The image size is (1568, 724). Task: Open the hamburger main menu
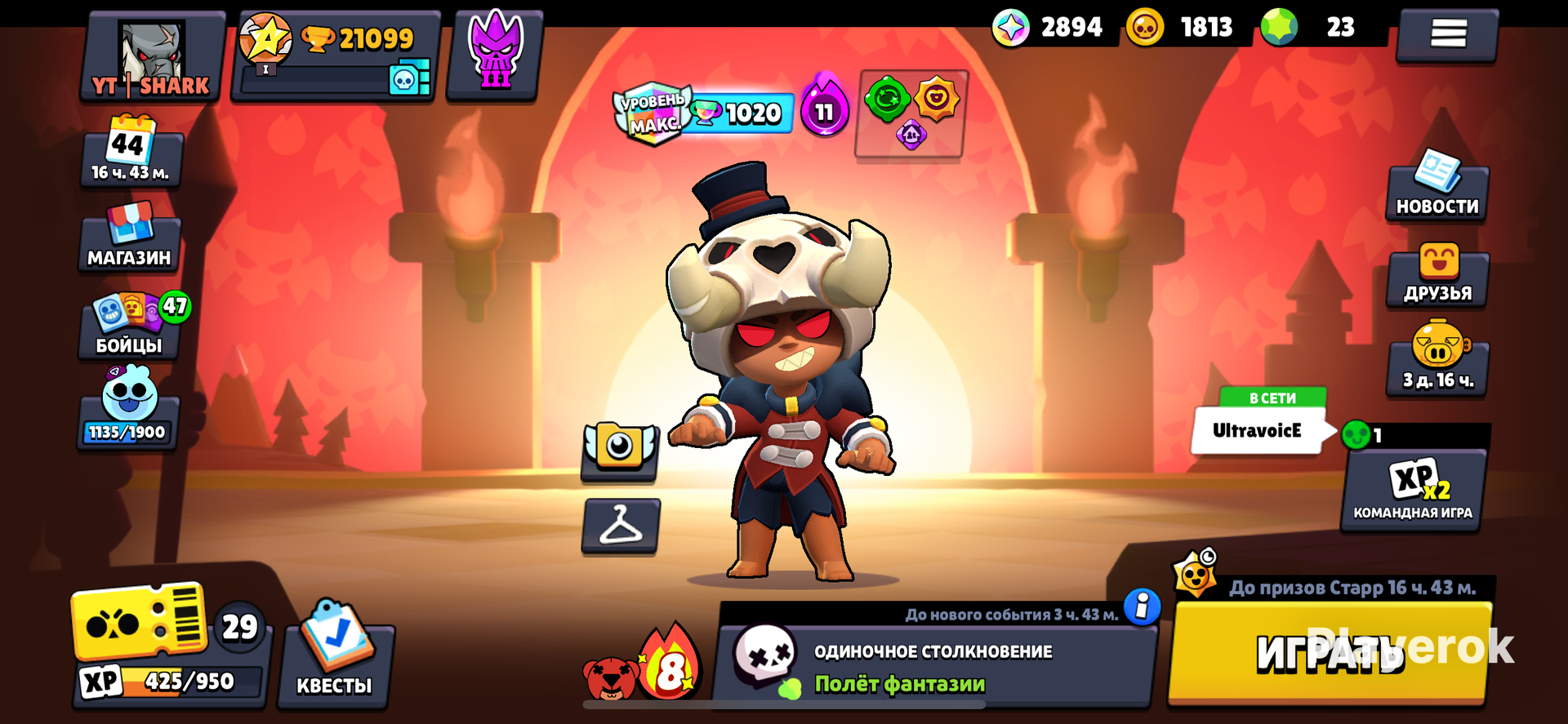(x=1447, y=33)
